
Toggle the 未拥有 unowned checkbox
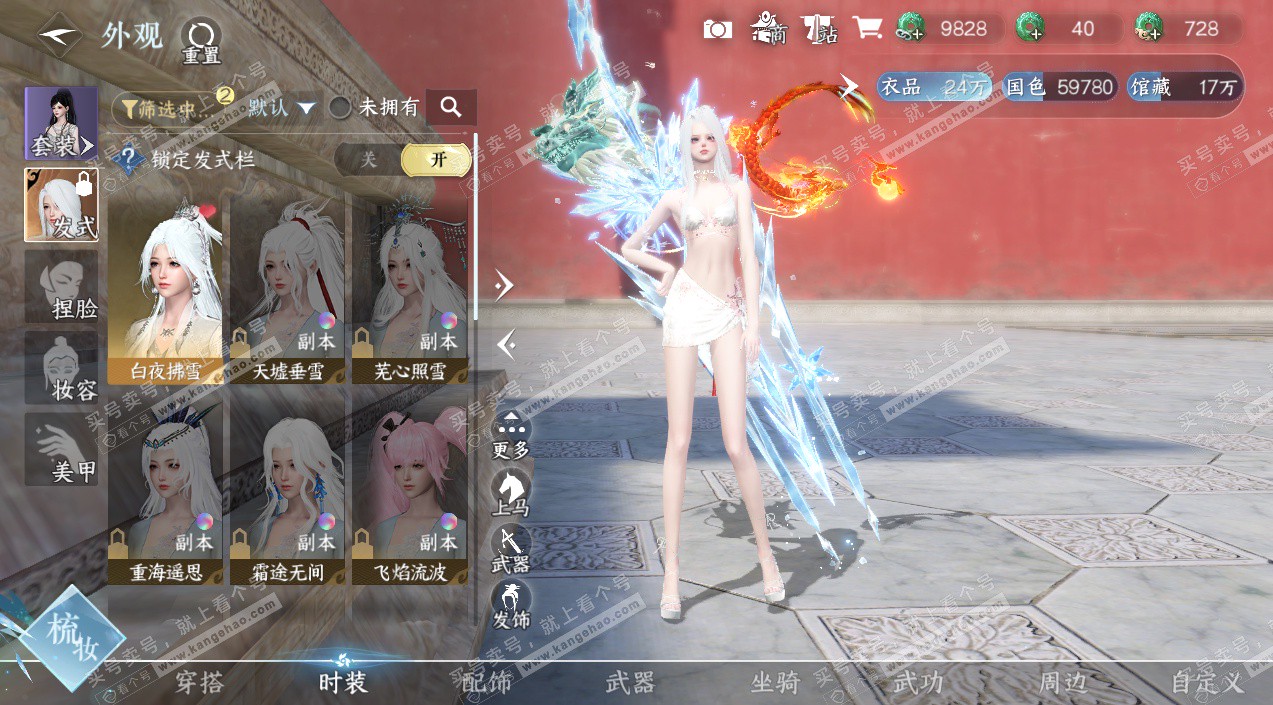[x=341, y=108]
